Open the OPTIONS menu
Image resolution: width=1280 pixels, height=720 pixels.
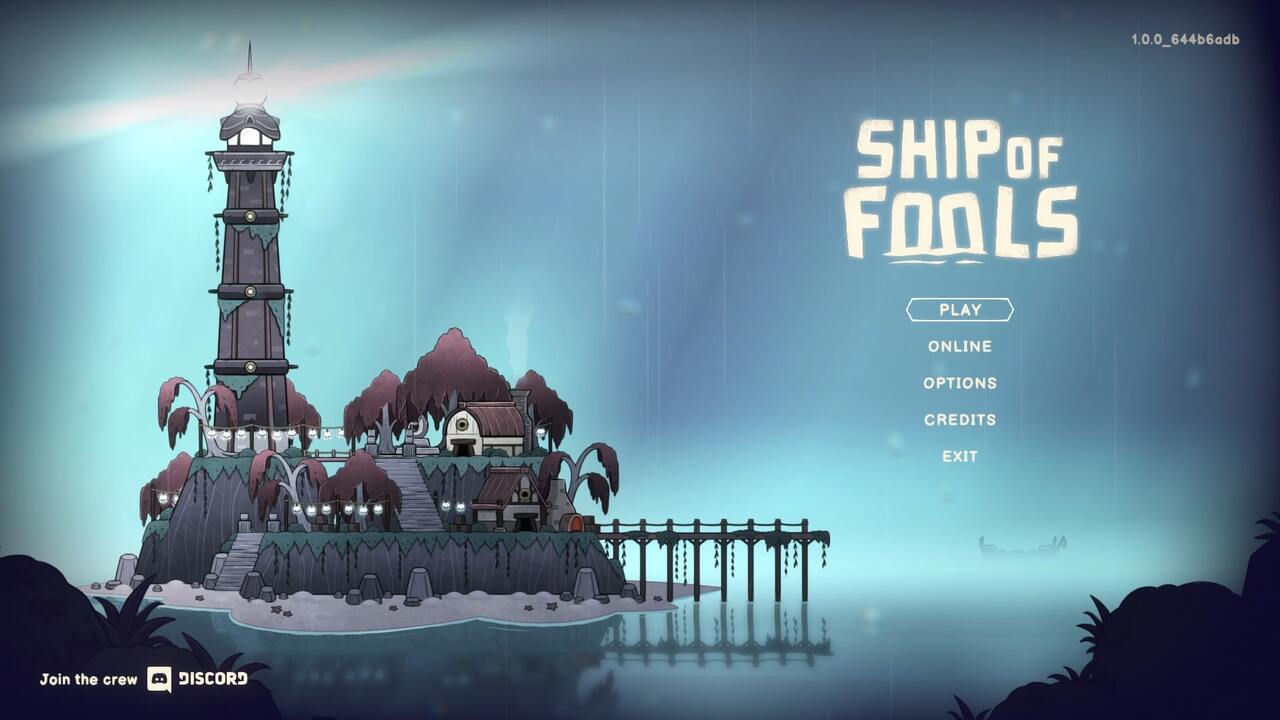(x=961, y=382)
